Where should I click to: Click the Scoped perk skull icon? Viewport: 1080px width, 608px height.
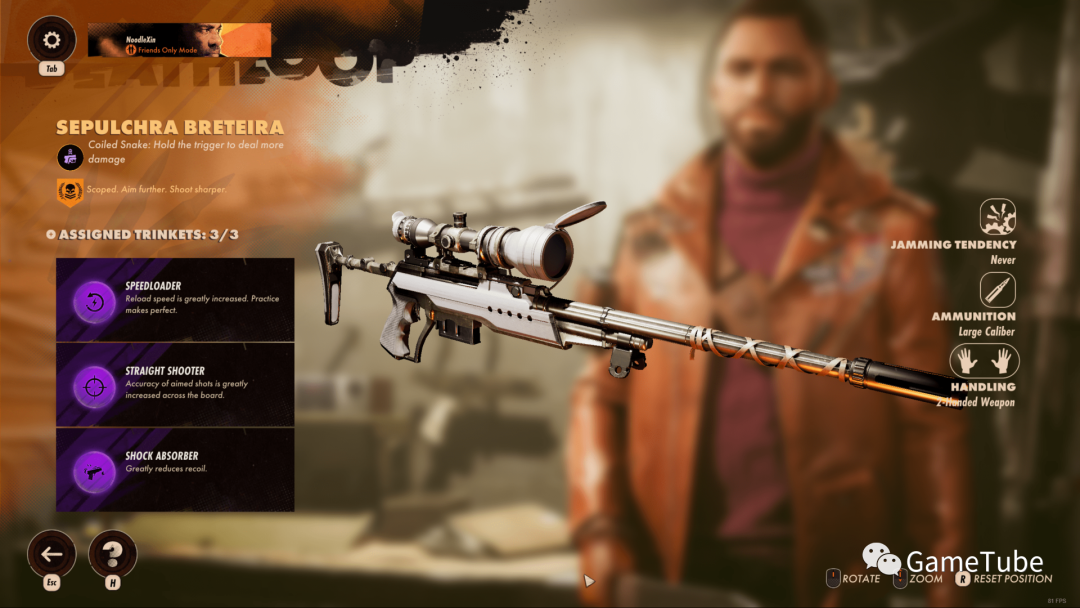(70, 191)
